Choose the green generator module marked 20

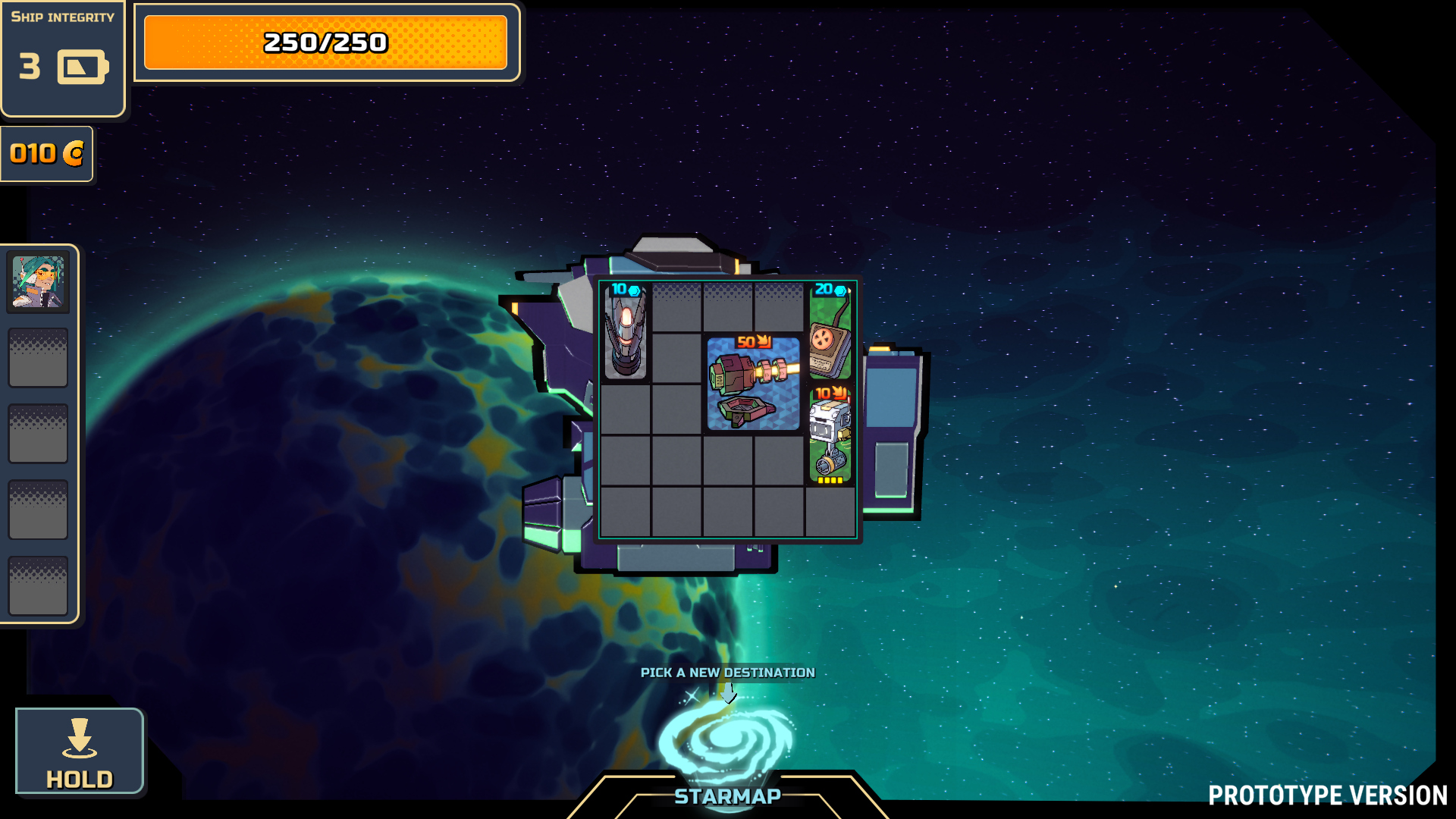coord(830,331)
